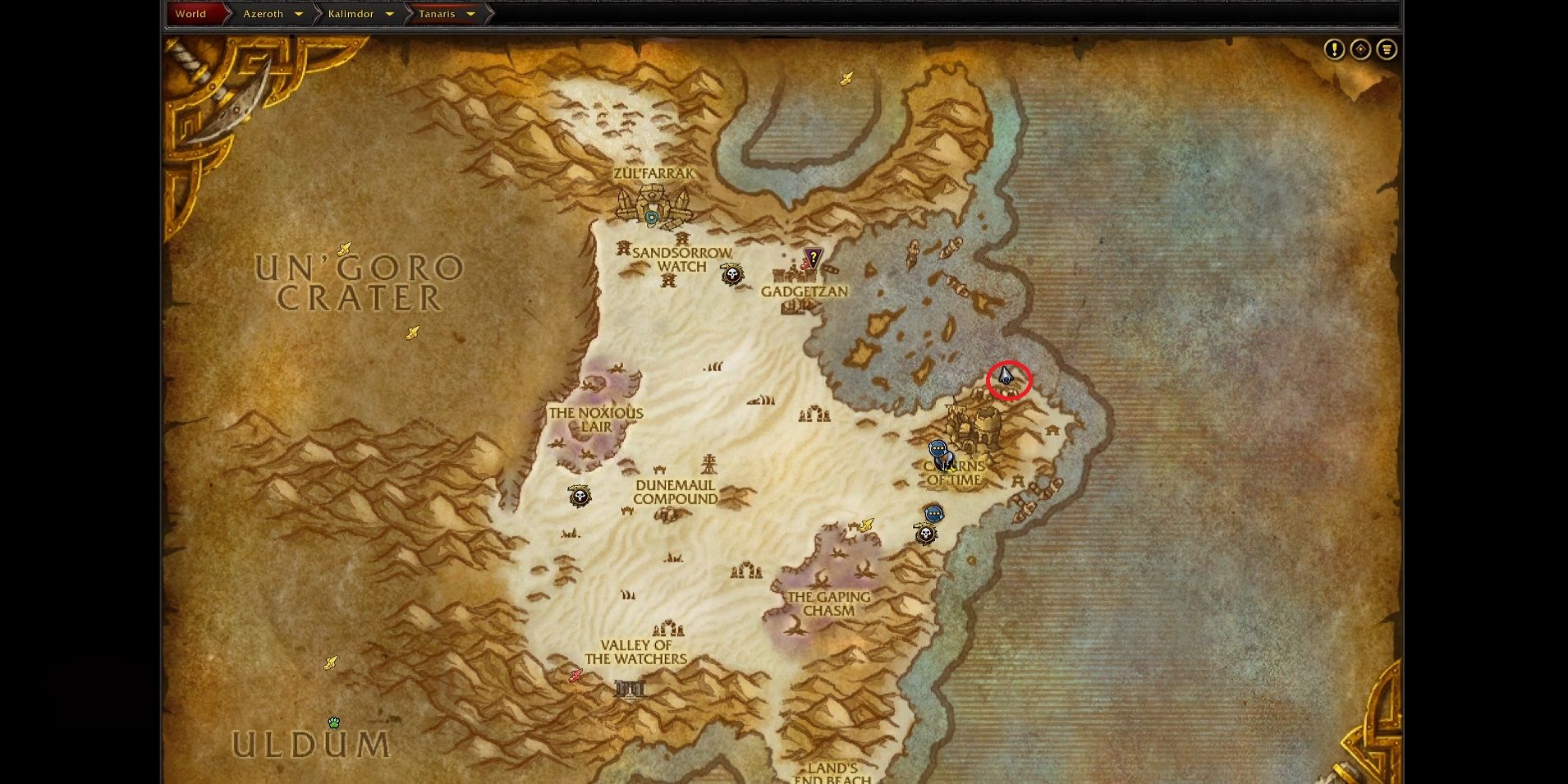Expand the Kalimdor dropdown arrow
Image resolution: width=1568 pixels, height=784 pixels.
pos(389,14)
